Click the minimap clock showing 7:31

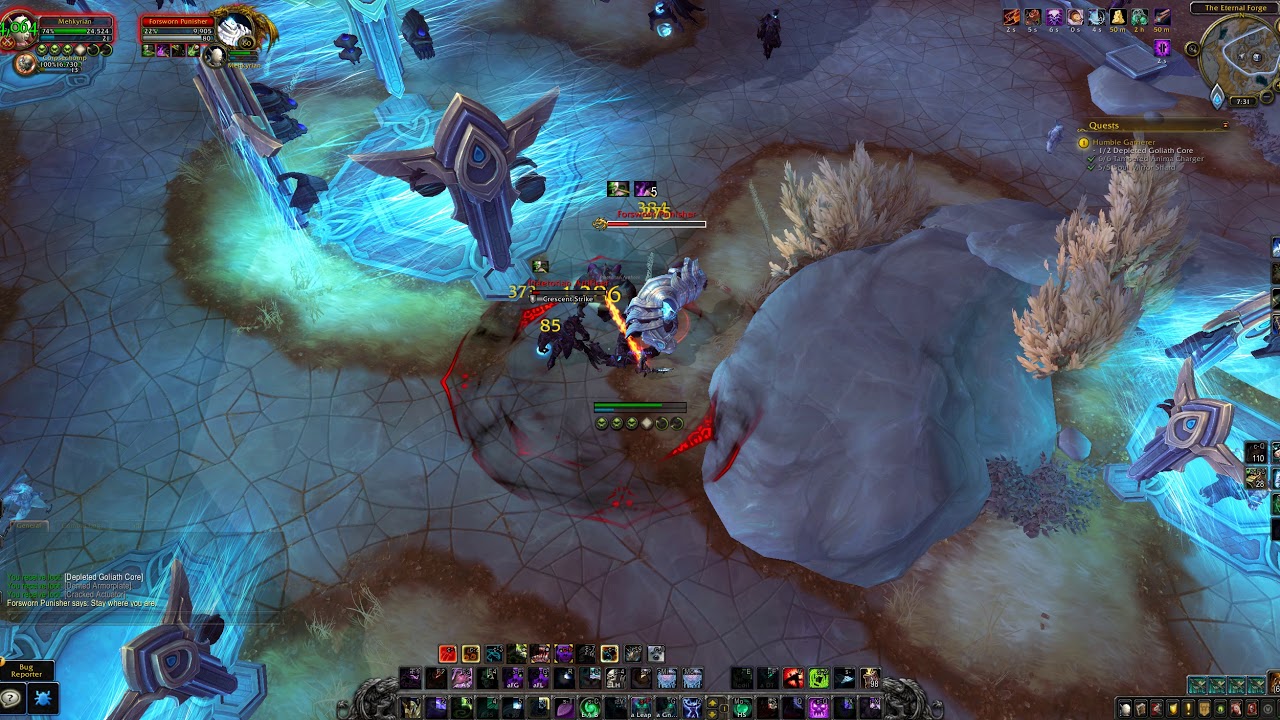pyautogui.click(x=1242, y=100)
